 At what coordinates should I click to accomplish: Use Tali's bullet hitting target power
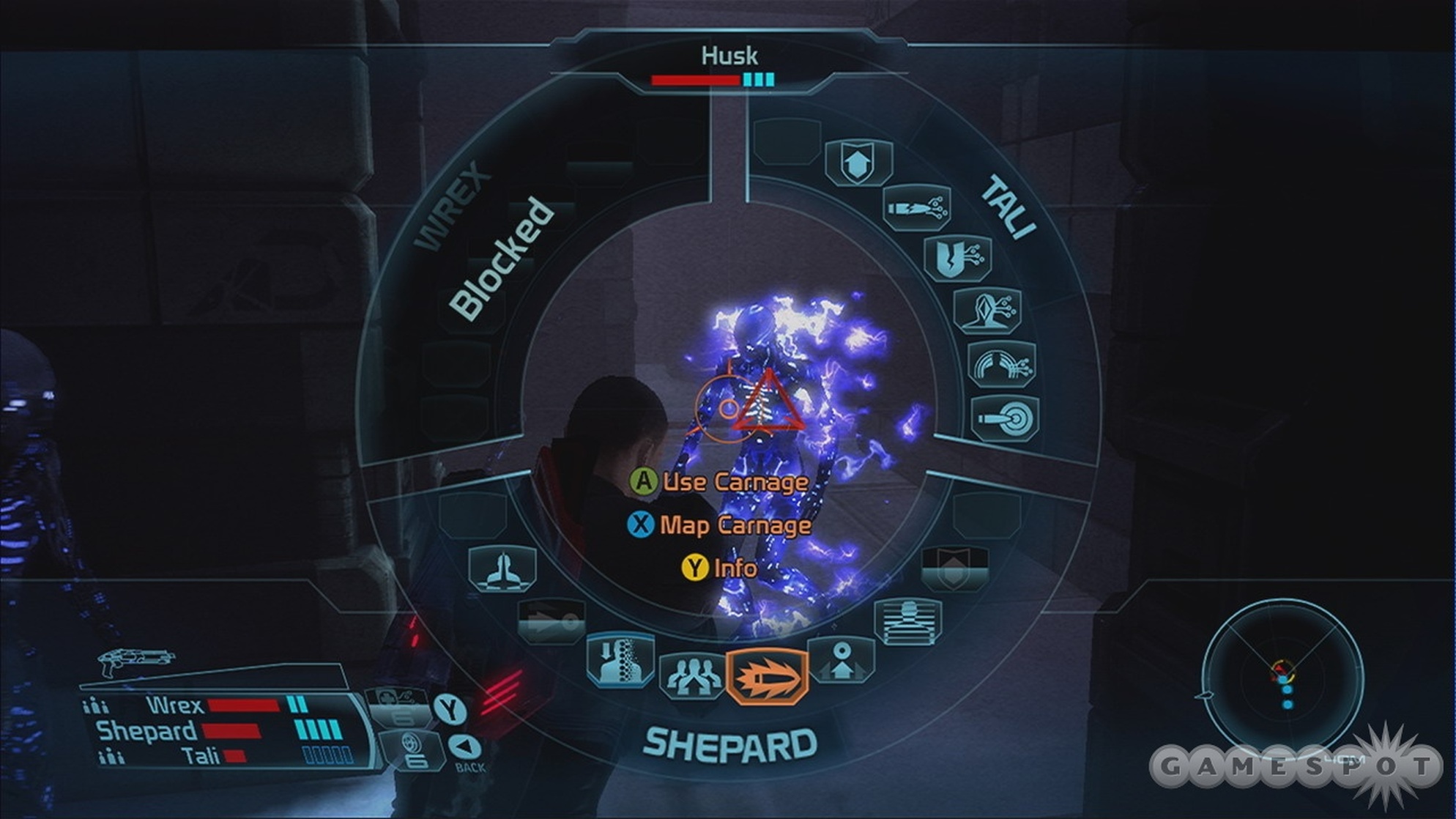pos(1006,418)
